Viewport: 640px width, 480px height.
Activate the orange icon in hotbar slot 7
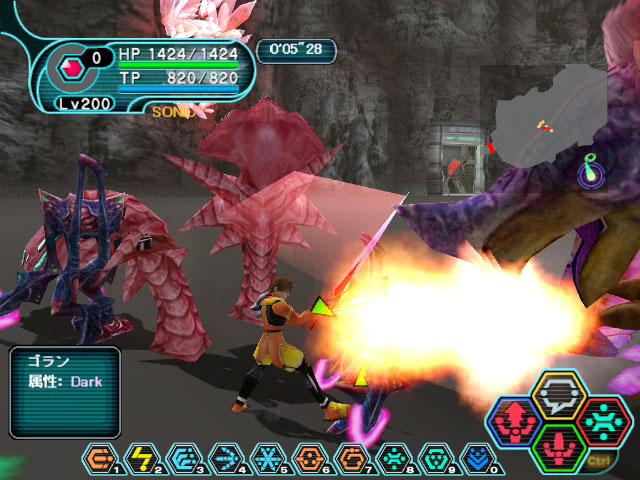point(351,457)
